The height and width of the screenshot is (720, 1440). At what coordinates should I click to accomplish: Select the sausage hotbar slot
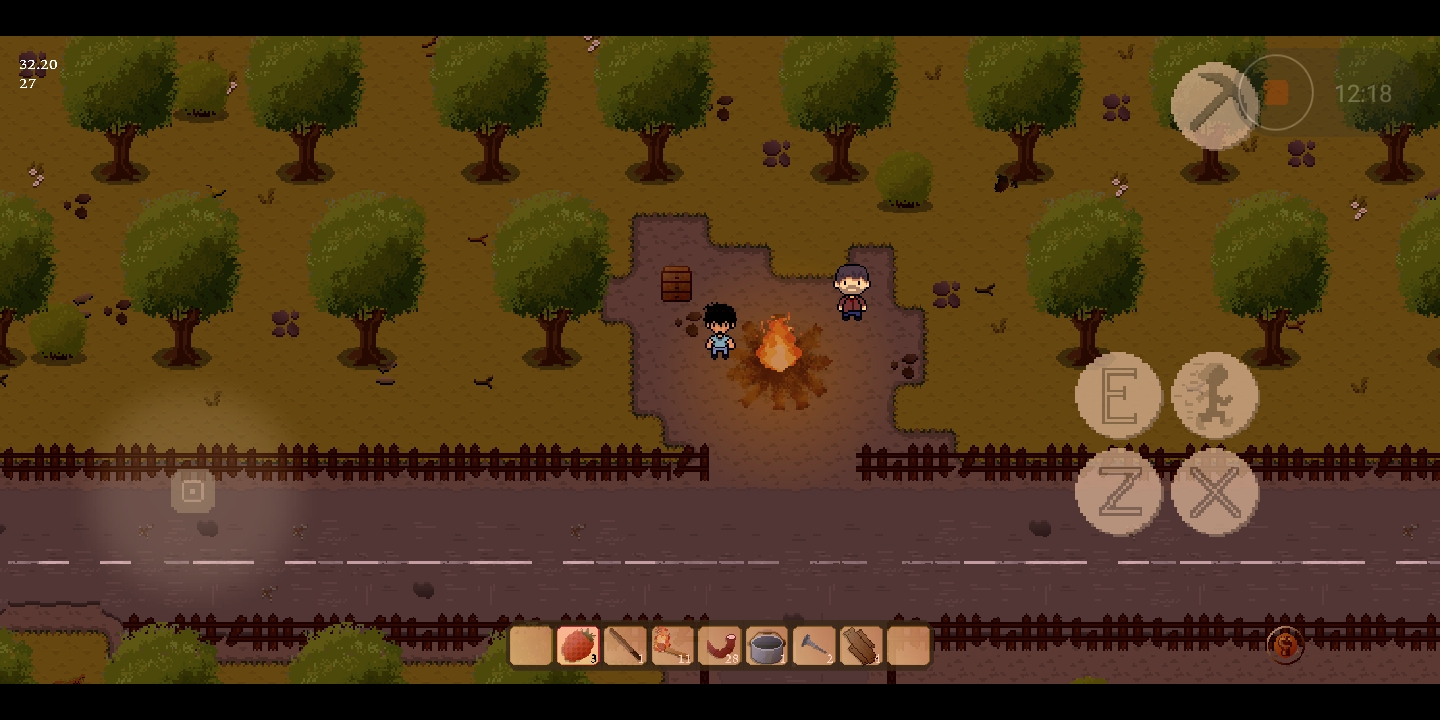[719, 646]
